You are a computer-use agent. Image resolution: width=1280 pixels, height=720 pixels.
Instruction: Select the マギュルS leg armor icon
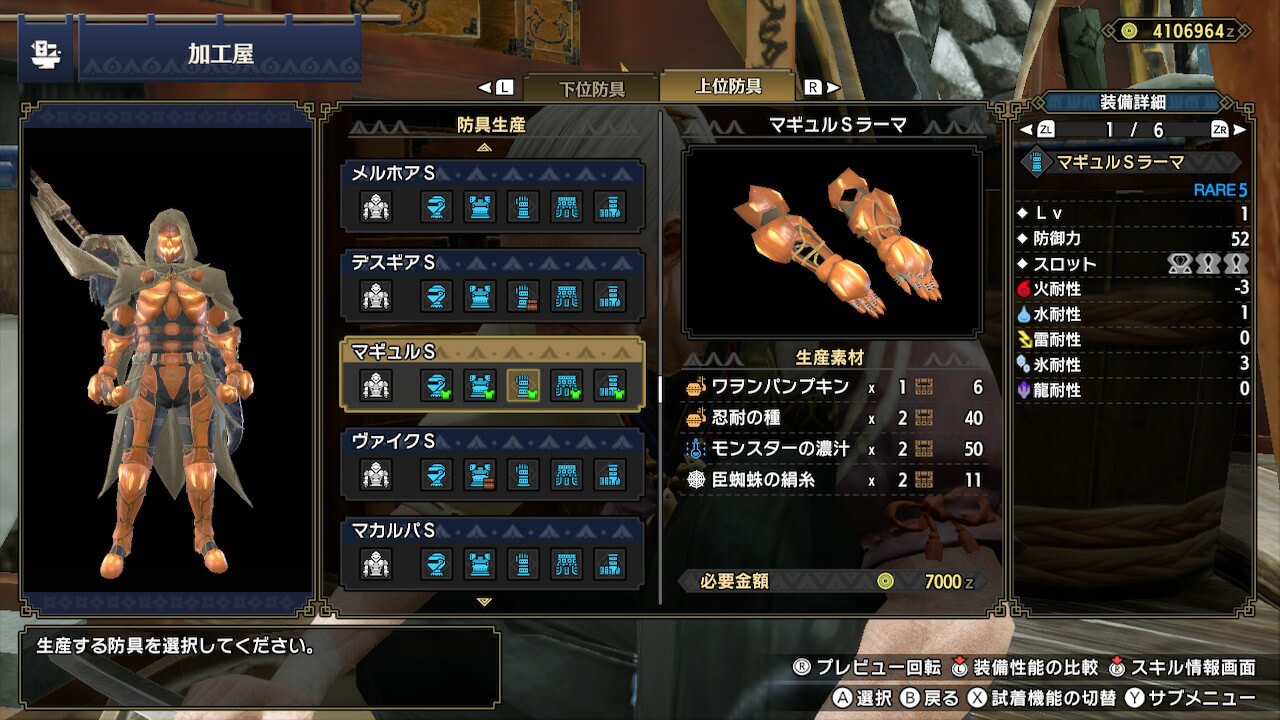(610, 386)
